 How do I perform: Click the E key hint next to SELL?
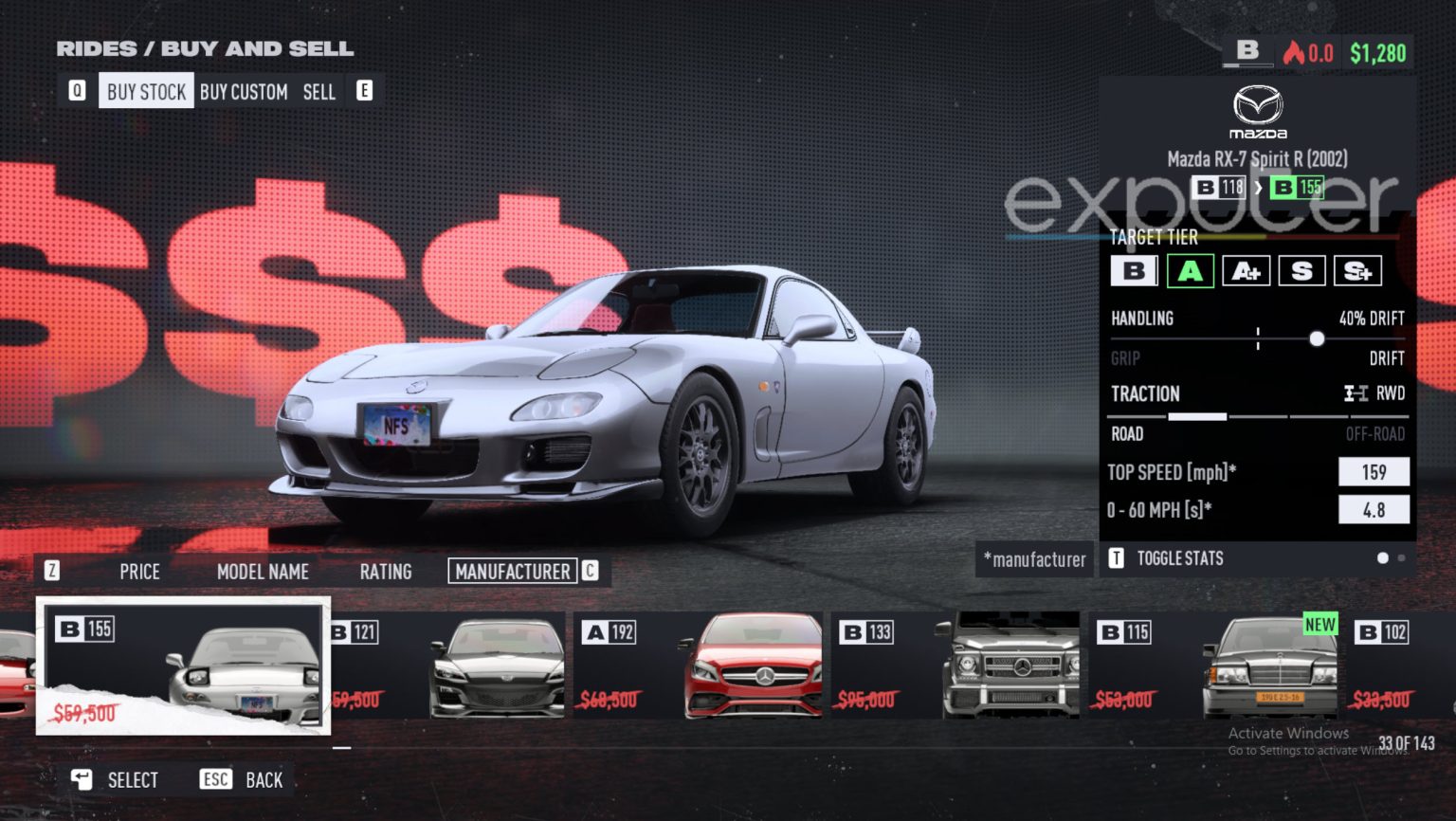click(364, 90)
